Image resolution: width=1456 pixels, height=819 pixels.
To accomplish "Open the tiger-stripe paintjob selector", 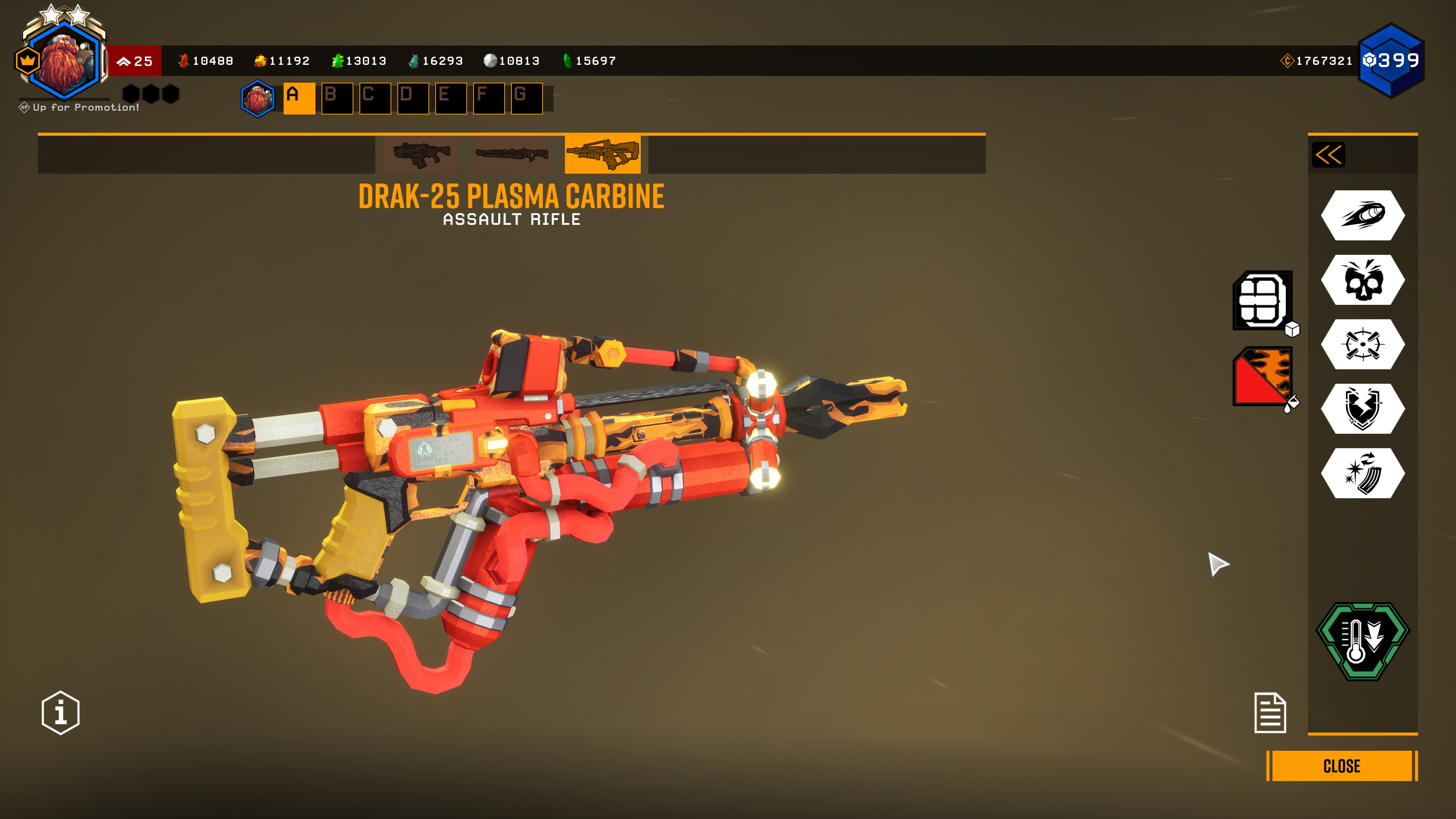I will [x=1263, y=377].
